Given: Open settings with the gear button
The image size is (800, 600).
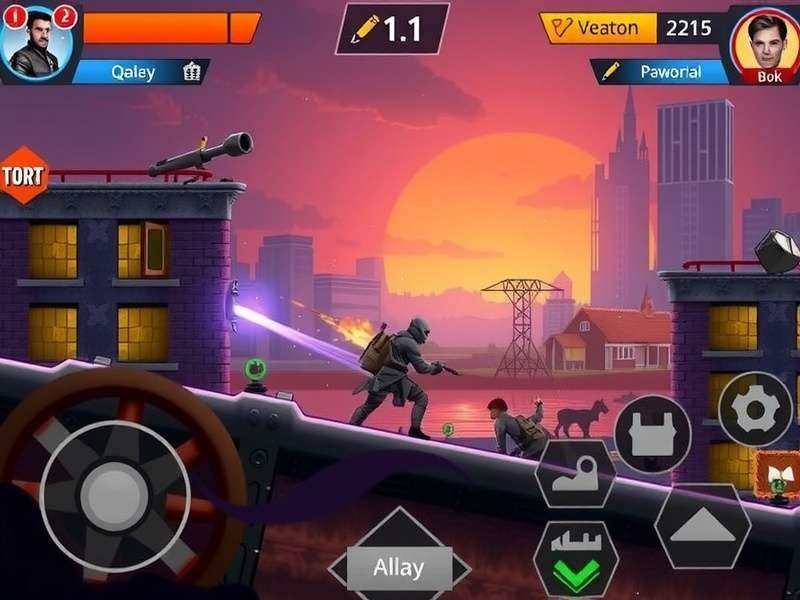Looking at the screenshot, I should tap(754, 408).
